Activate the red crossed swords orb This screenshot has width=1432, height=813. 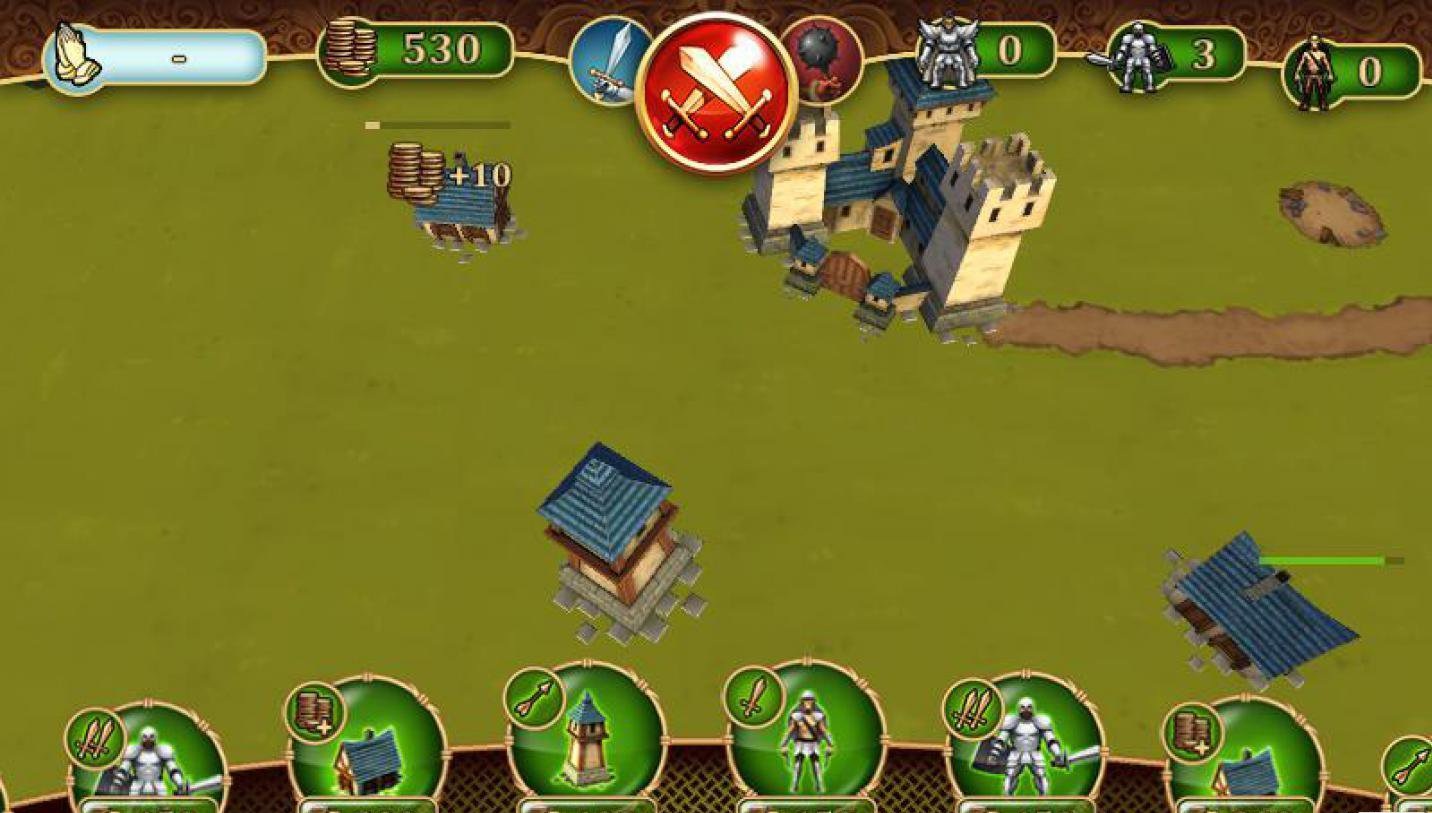(716, 93)
